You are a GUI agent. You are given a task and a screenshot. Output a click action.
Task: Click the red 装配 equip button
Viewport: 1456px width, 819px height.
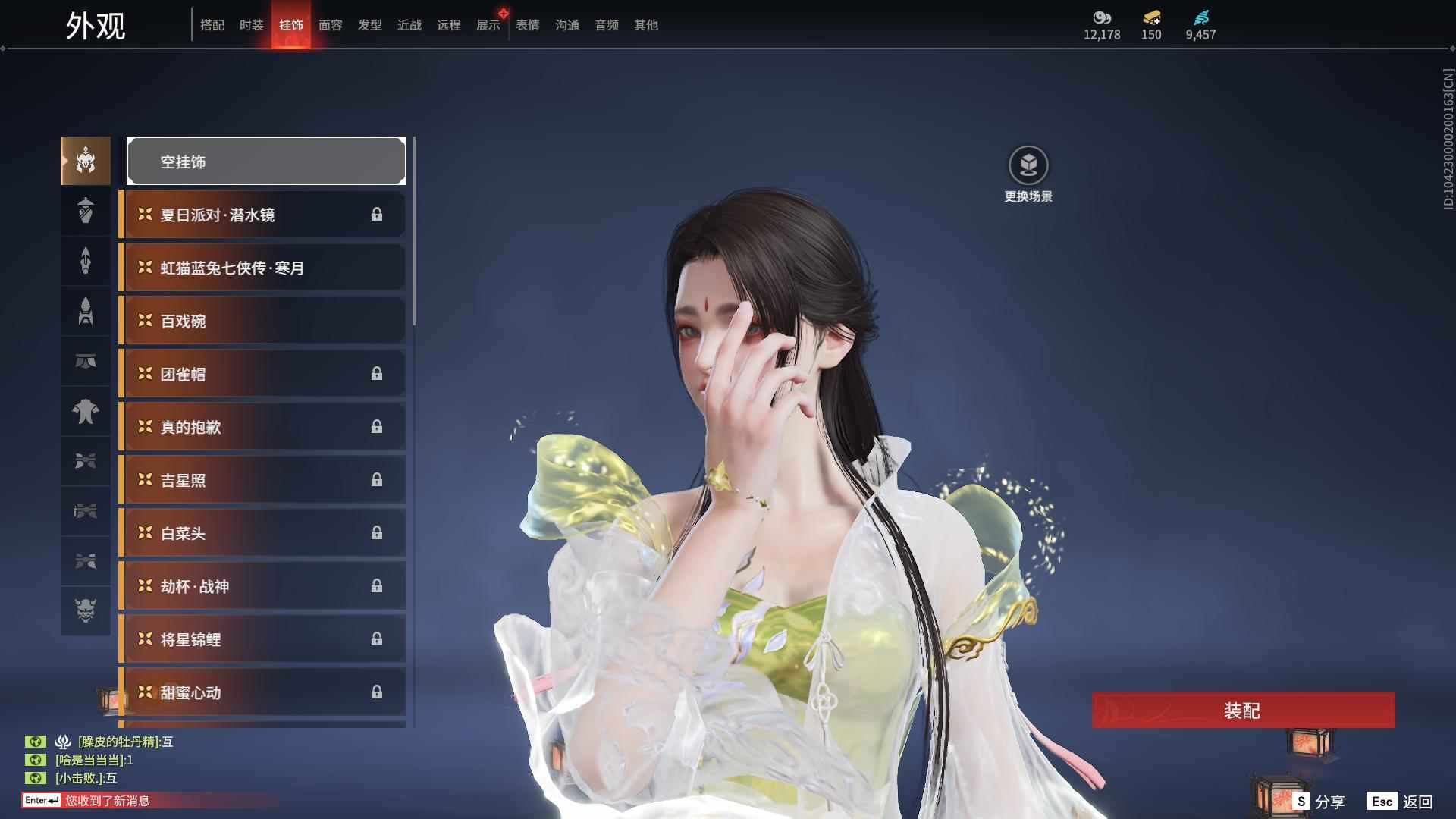[1243, 710]
